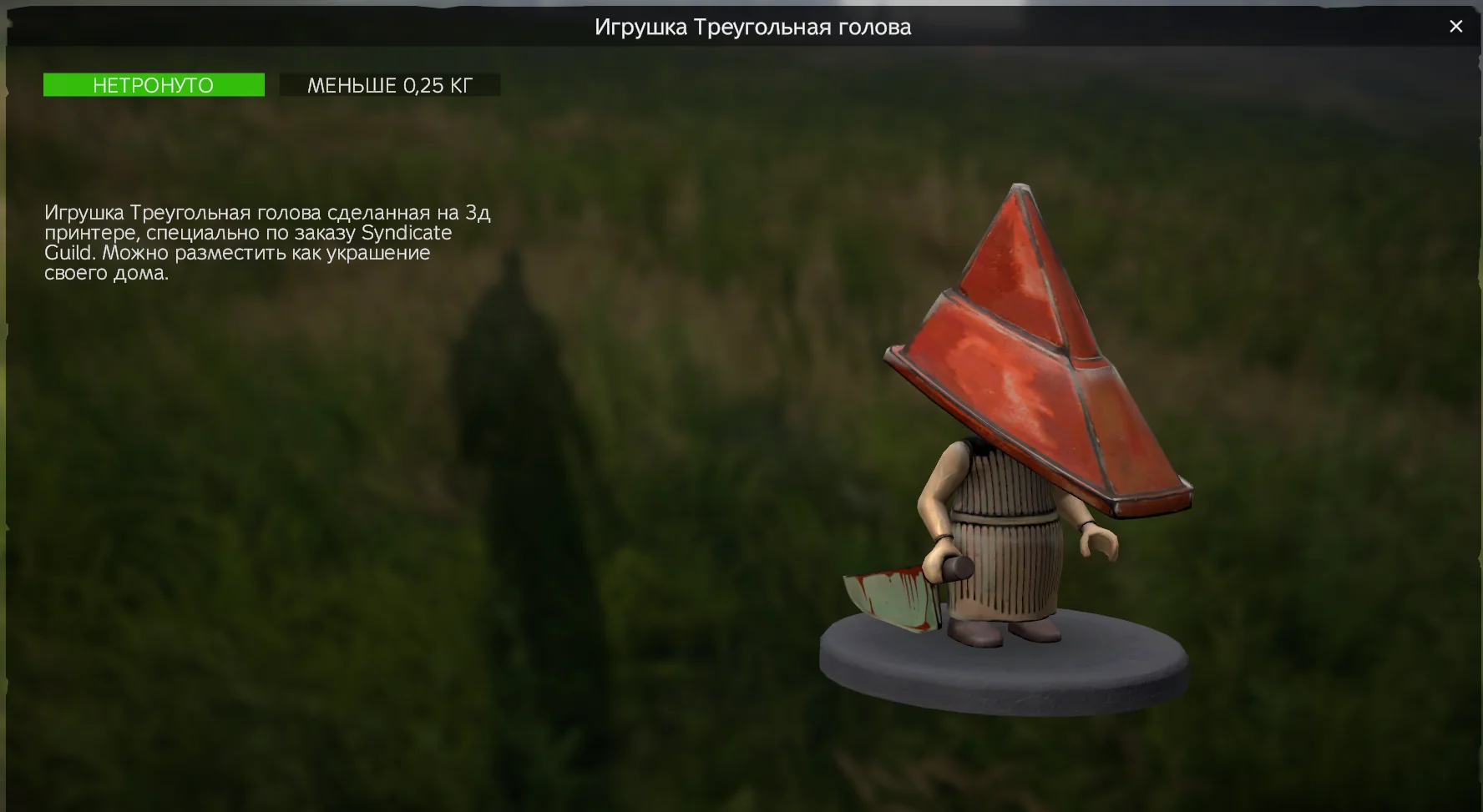Toggle the МЕНЬШЕ 0,25 КГ weight badge
Viewport: 1483px width, 812px height.
click(x=390, y=83)
